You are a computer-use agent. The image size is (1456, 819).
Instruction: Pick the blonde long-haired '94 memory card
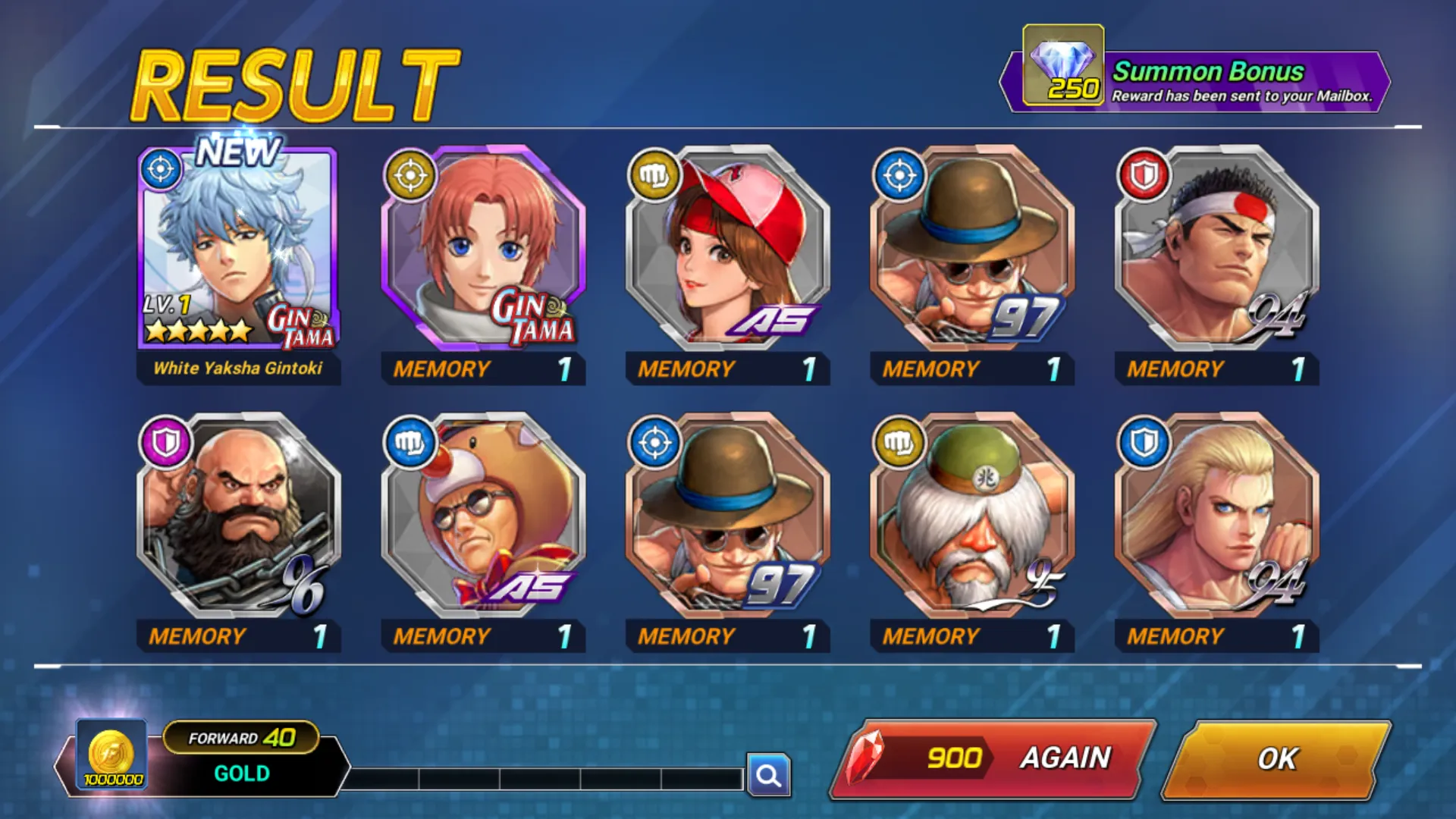pyautogui.click(x=1216, y=517)
